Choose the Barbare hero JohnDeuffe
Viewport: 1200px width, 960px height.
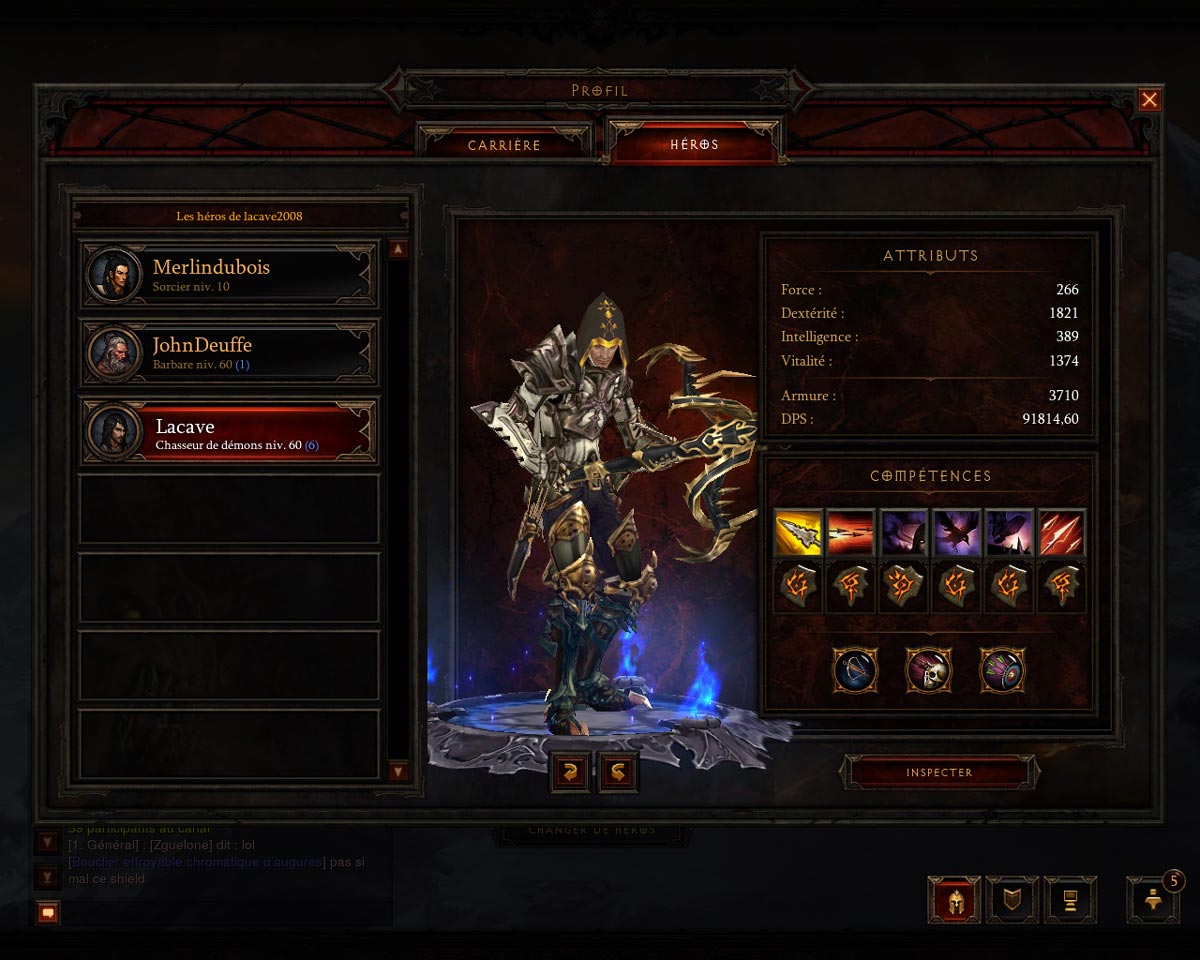[x=229, y=353]
